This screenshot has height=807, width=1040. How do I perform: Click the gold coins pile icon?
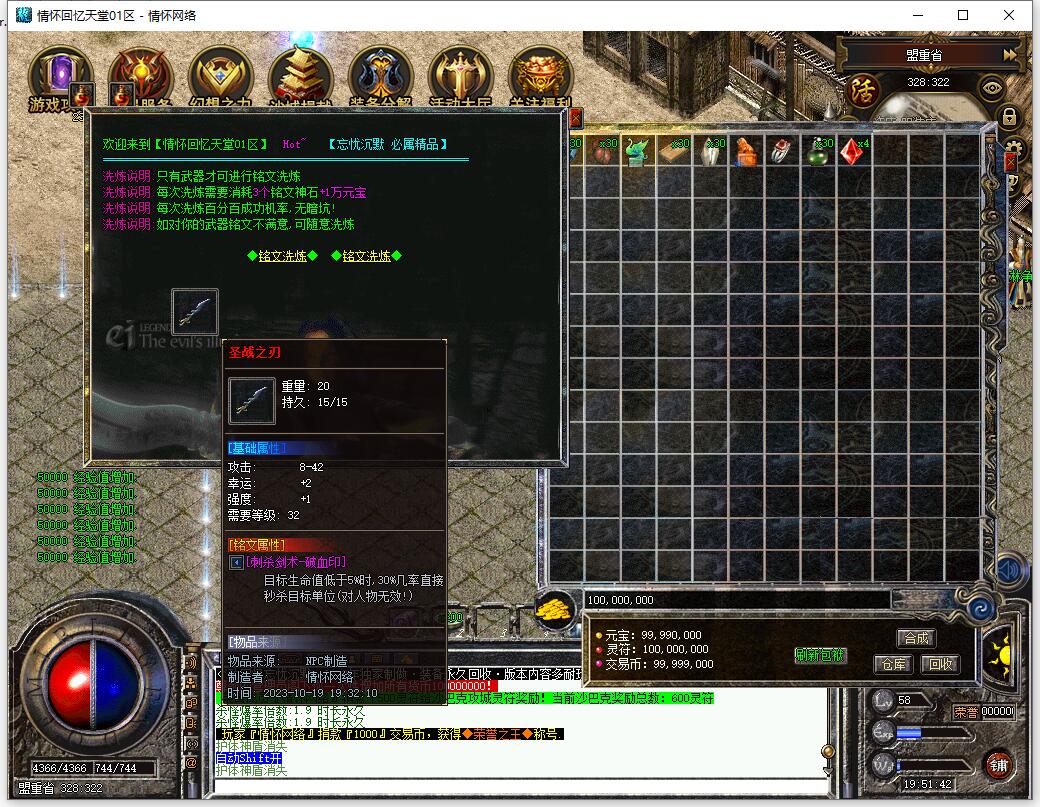click(x=553, y=610)
